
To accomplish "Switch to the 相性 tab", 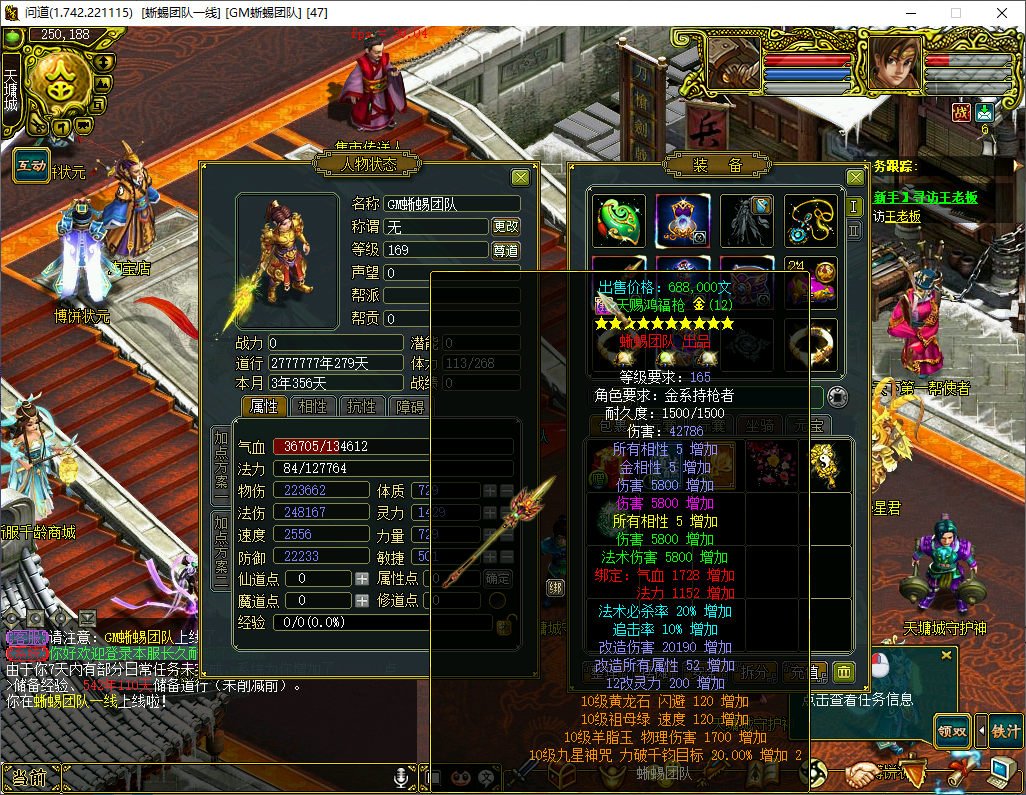I will (x=313, y=407).
